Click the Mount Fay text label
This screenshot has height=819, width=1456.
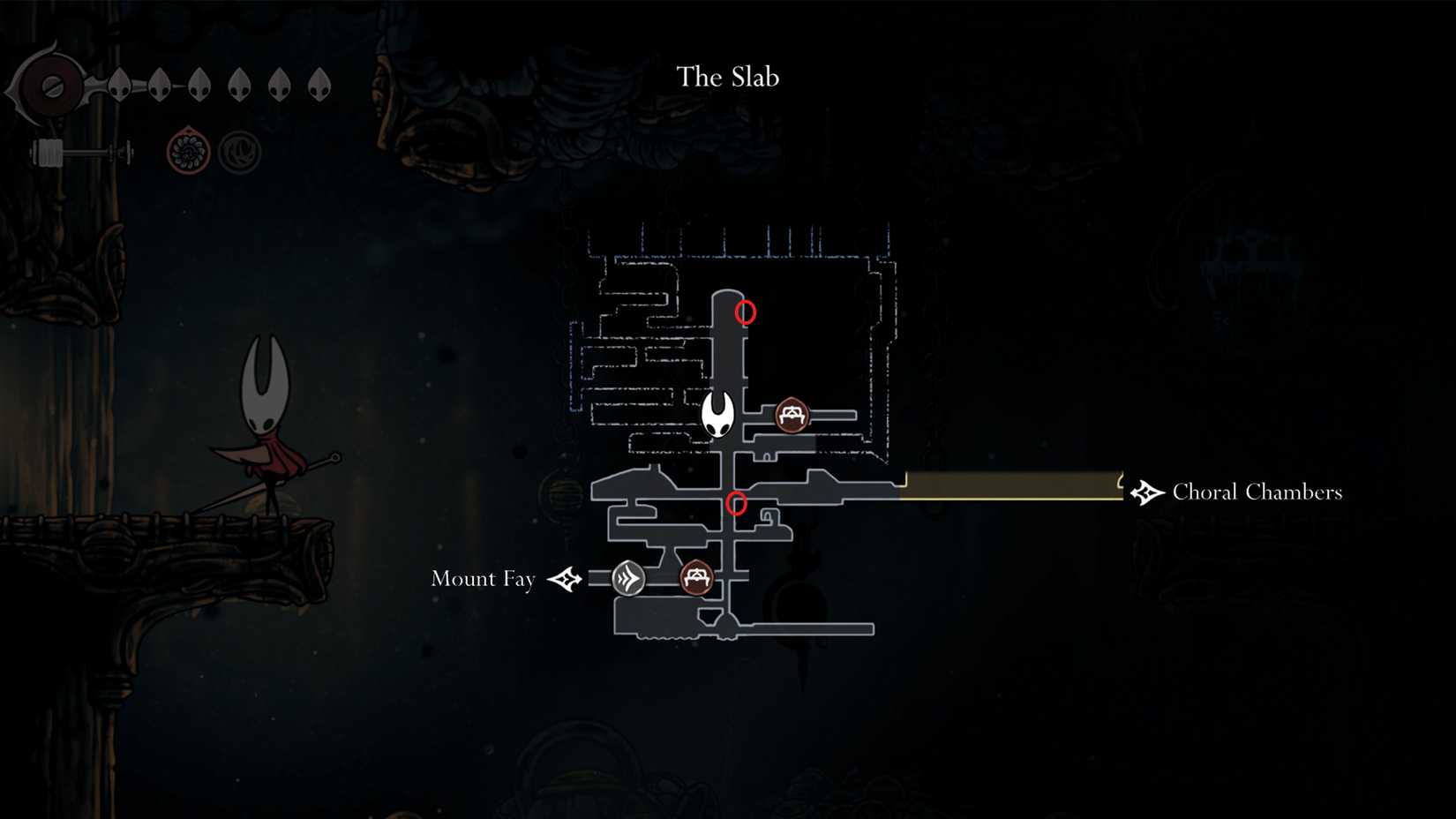[x=483, y=579]
